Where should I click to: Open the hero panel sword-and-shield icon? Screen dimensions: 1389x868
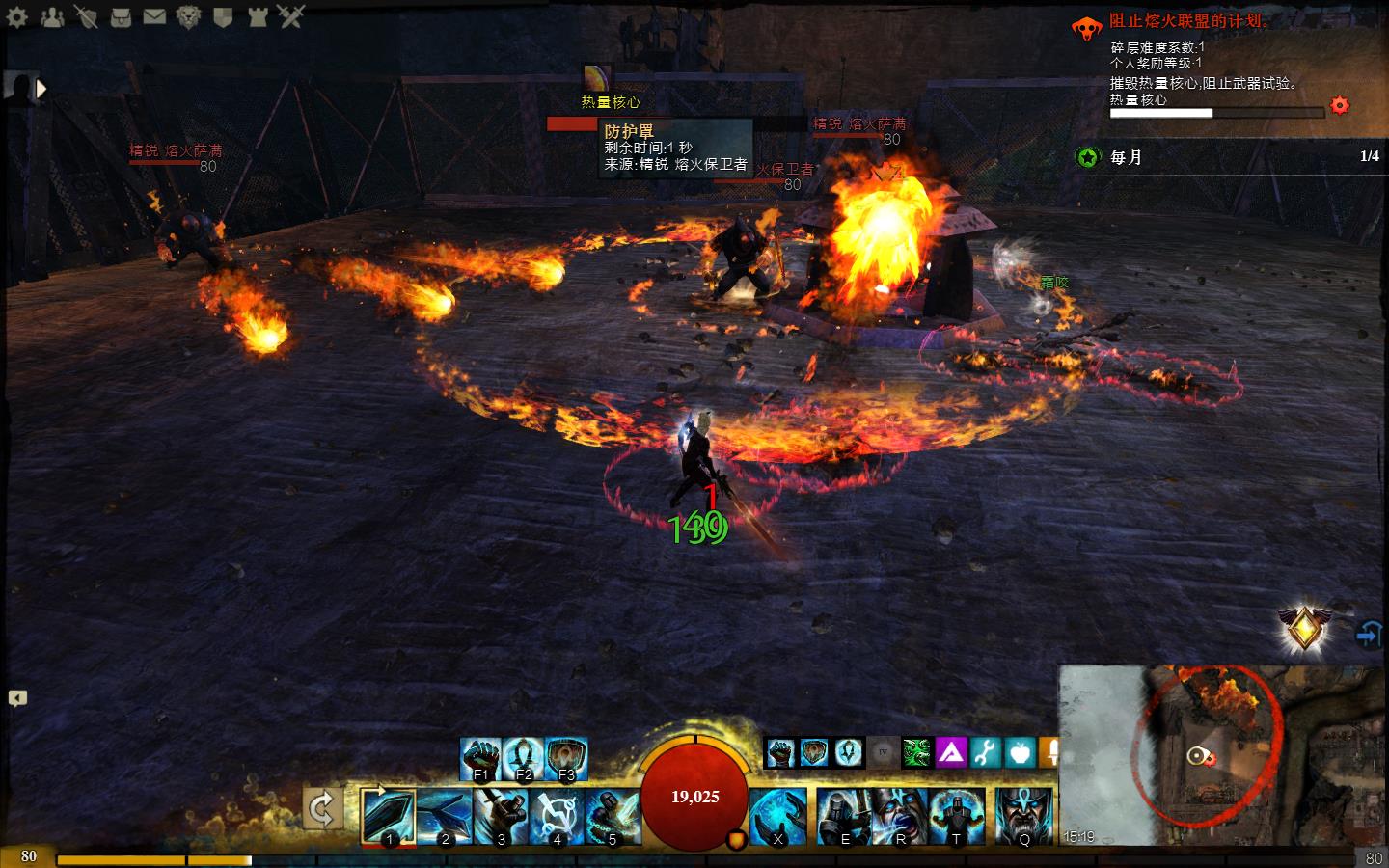coord(86,15)
